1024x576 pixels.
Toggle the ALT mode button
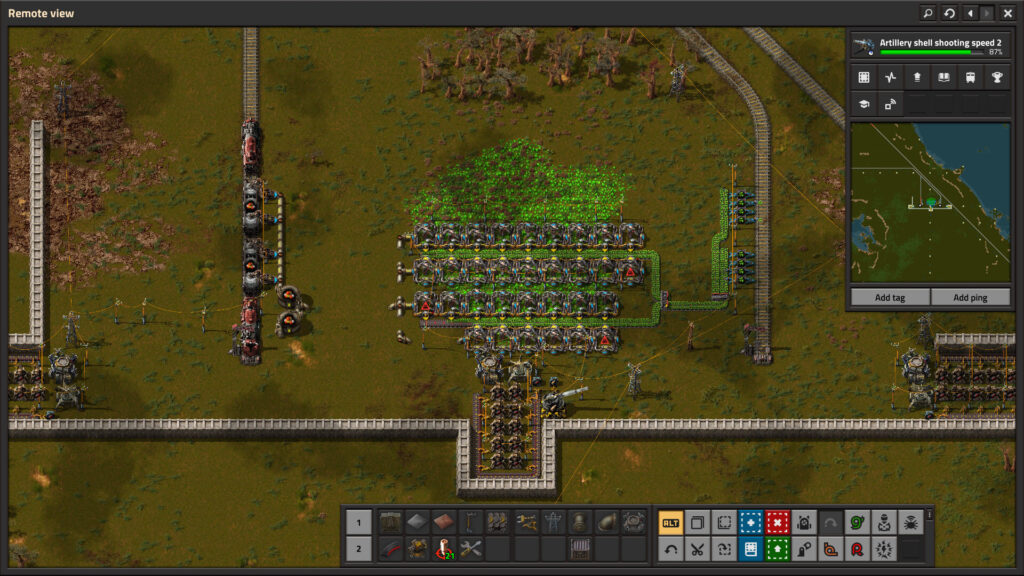pos(670,522)
